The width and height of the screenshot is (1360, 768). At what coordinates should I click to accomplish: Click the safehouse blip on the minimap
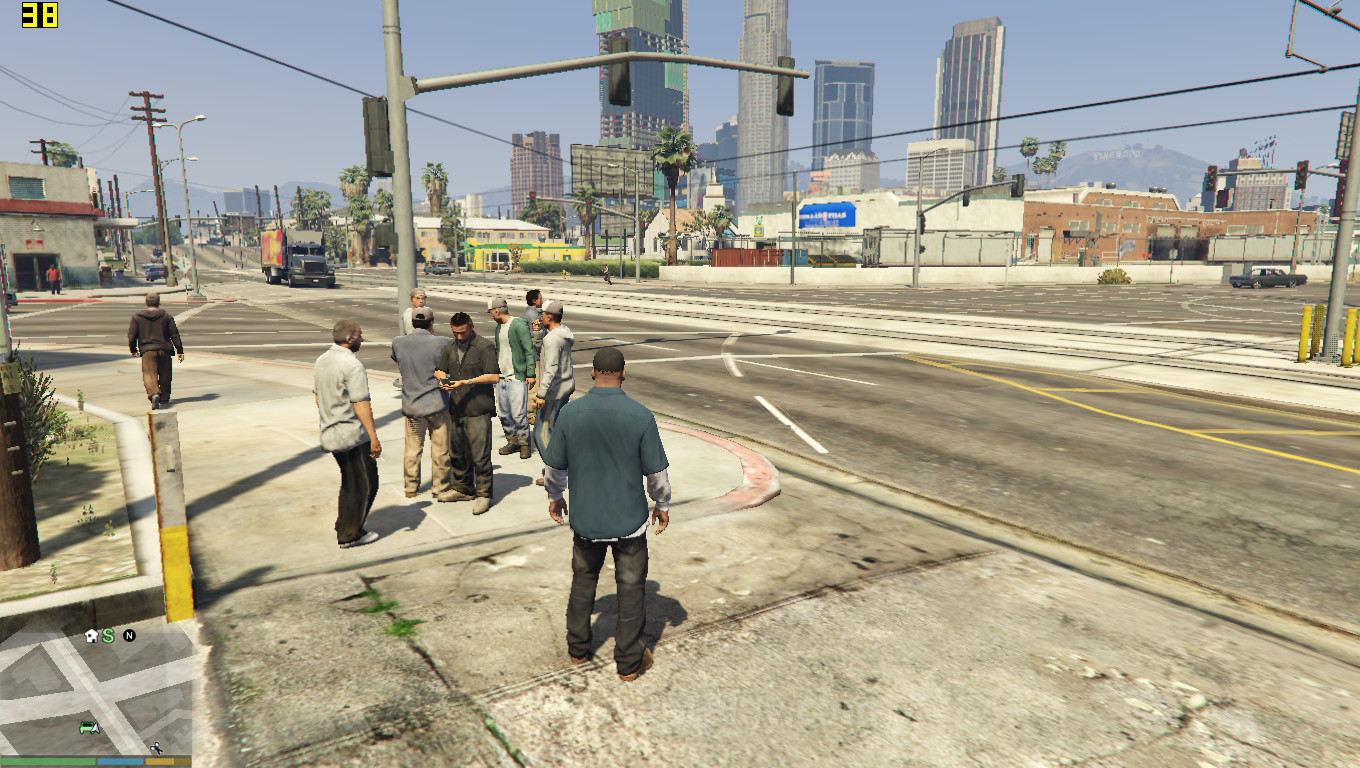click(91, 636)
